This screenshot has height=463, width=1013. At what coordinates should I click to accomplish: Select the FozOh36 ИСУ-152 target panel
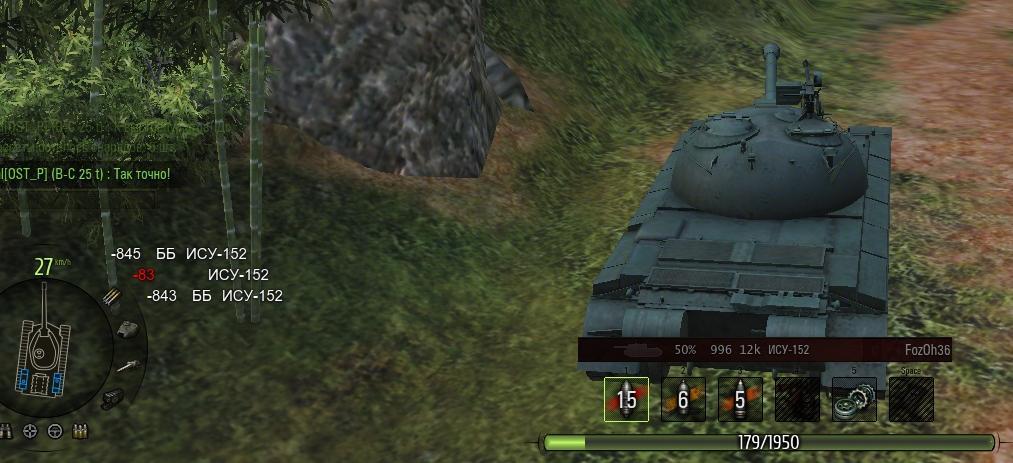point(764,350)
